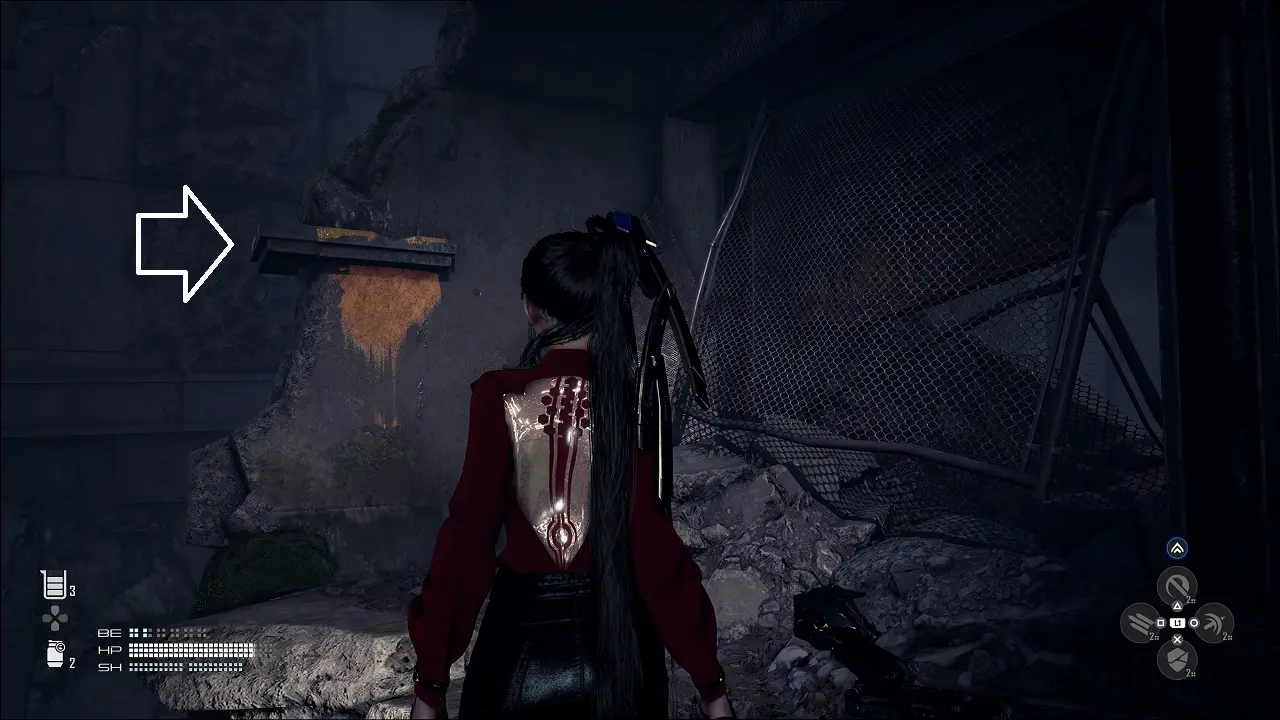The height and width of the screenshot is (720, 1280).
Task: Click the double chevron up icon
Action: pyautogui.click(x=1177, y=548)
